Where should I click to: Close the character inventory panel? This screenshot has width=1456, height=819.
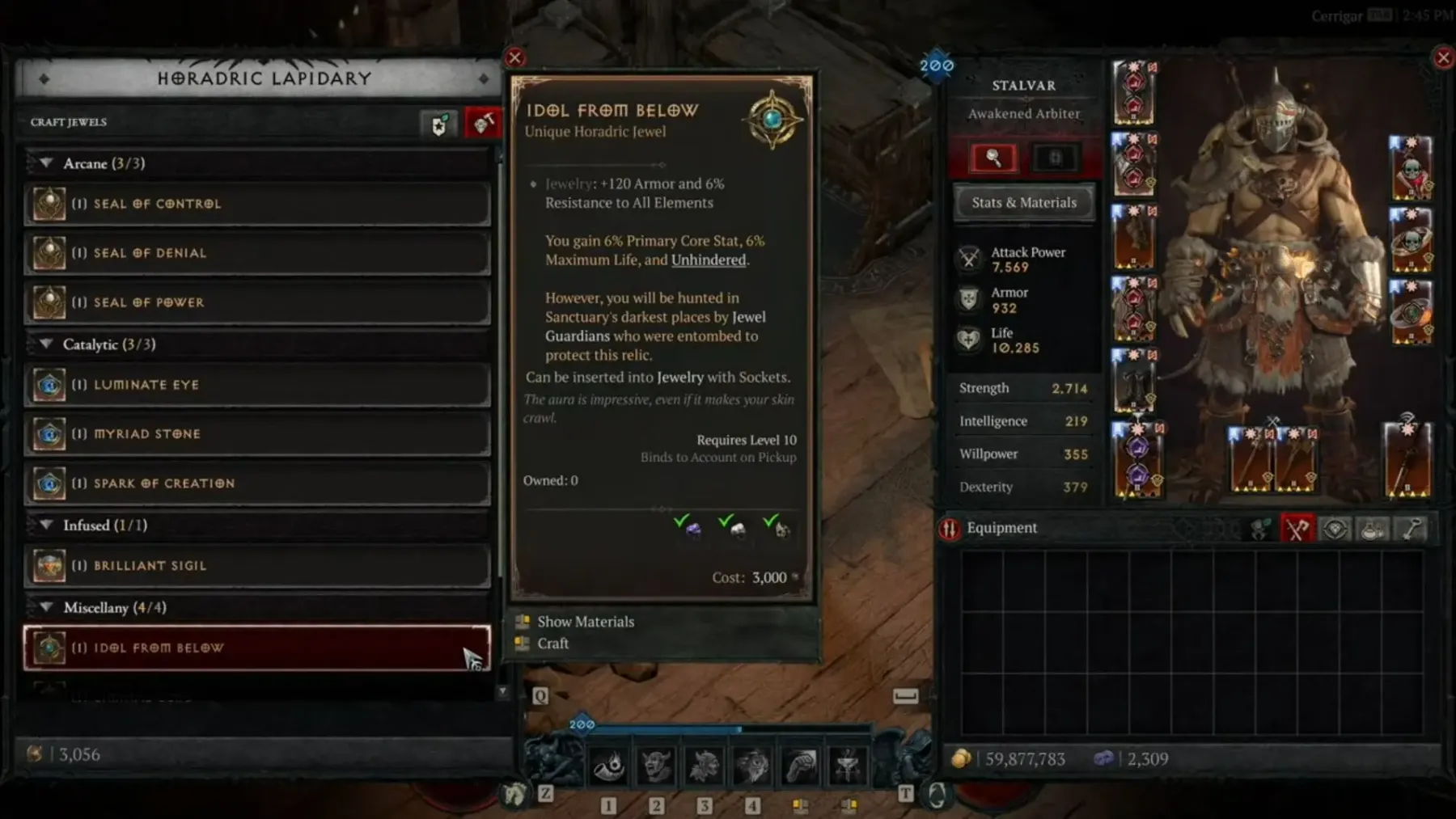click(1443, 58)
